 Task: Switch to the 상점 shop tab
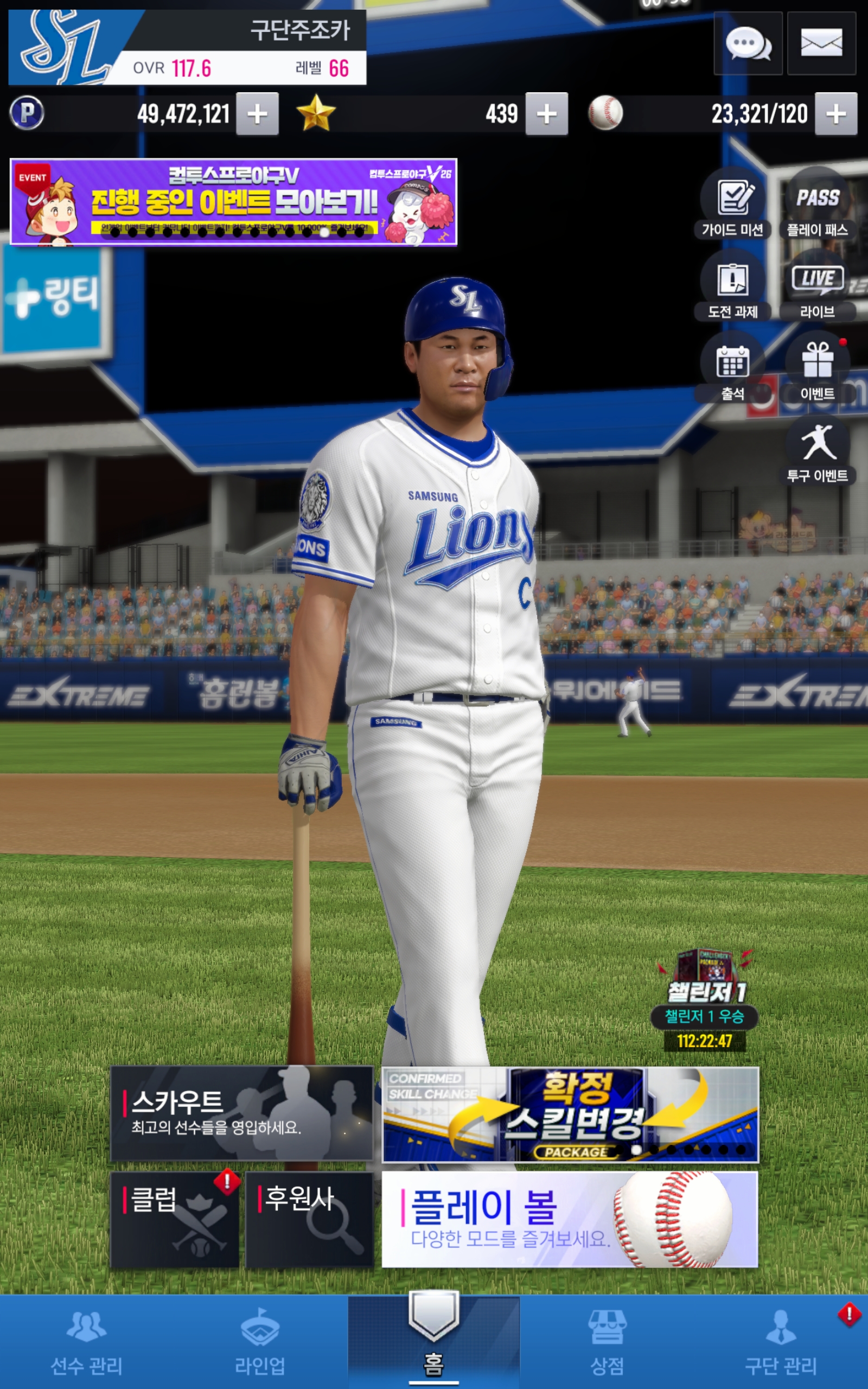[x=607, y=1342]
